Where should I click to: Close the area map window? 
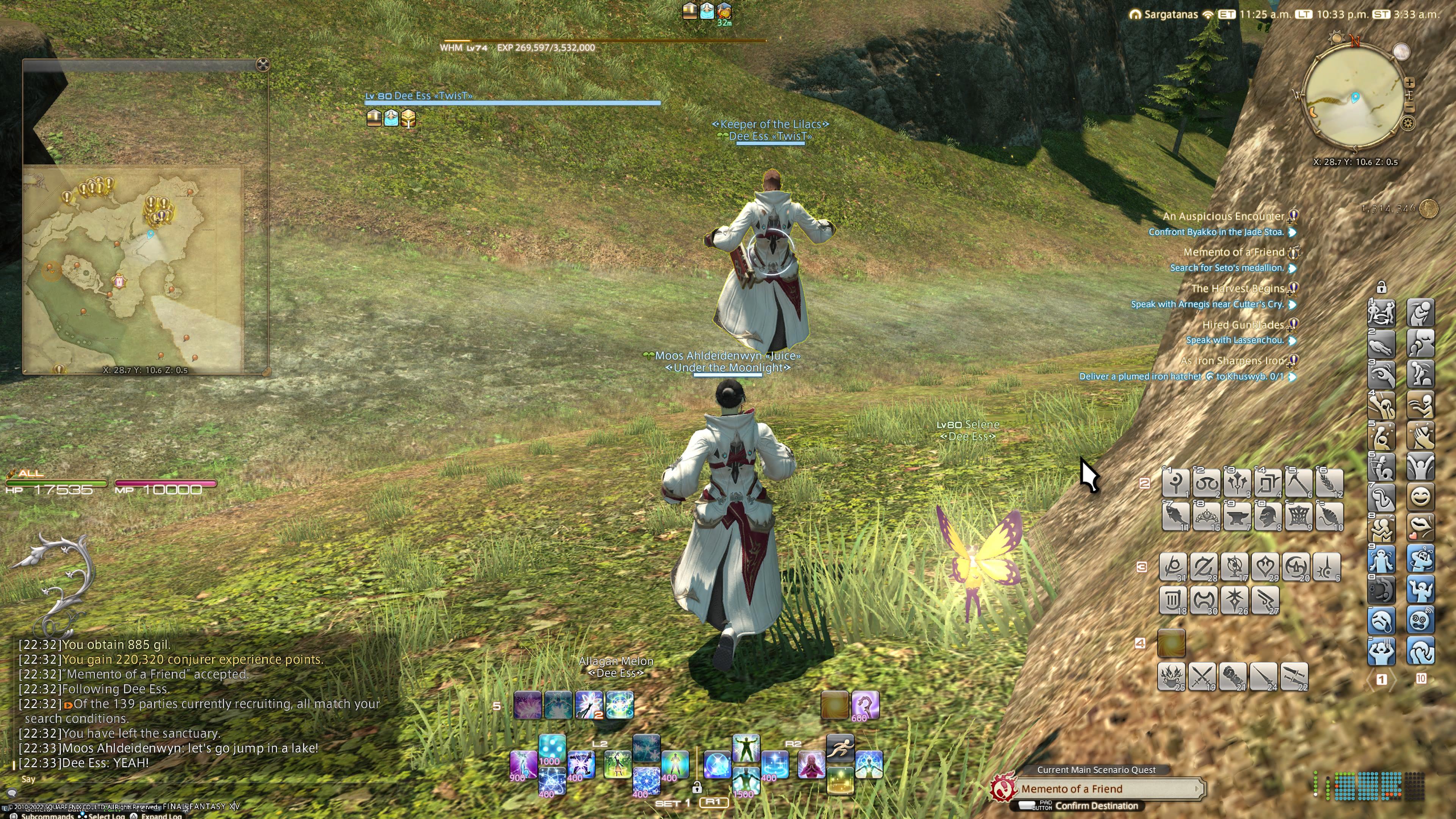(x=263, y=64)
